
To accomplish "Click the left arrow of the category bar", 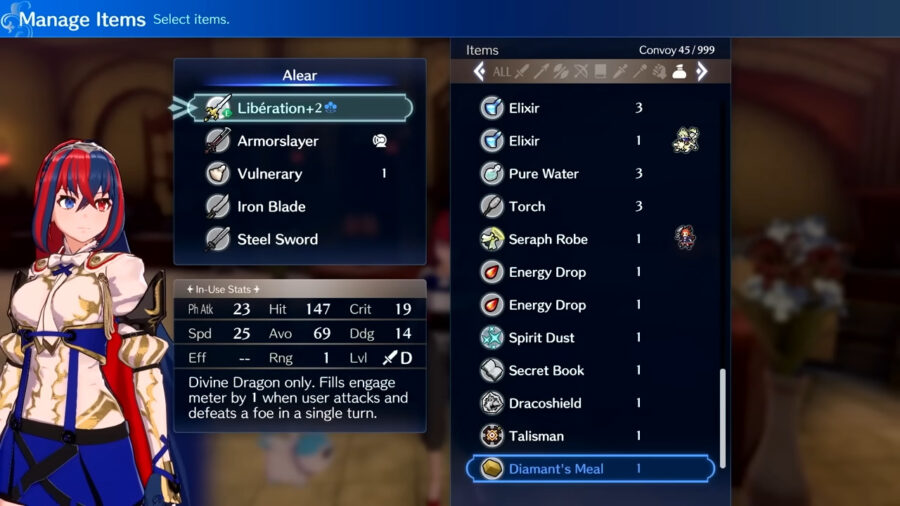I will (x=479, y=72).
